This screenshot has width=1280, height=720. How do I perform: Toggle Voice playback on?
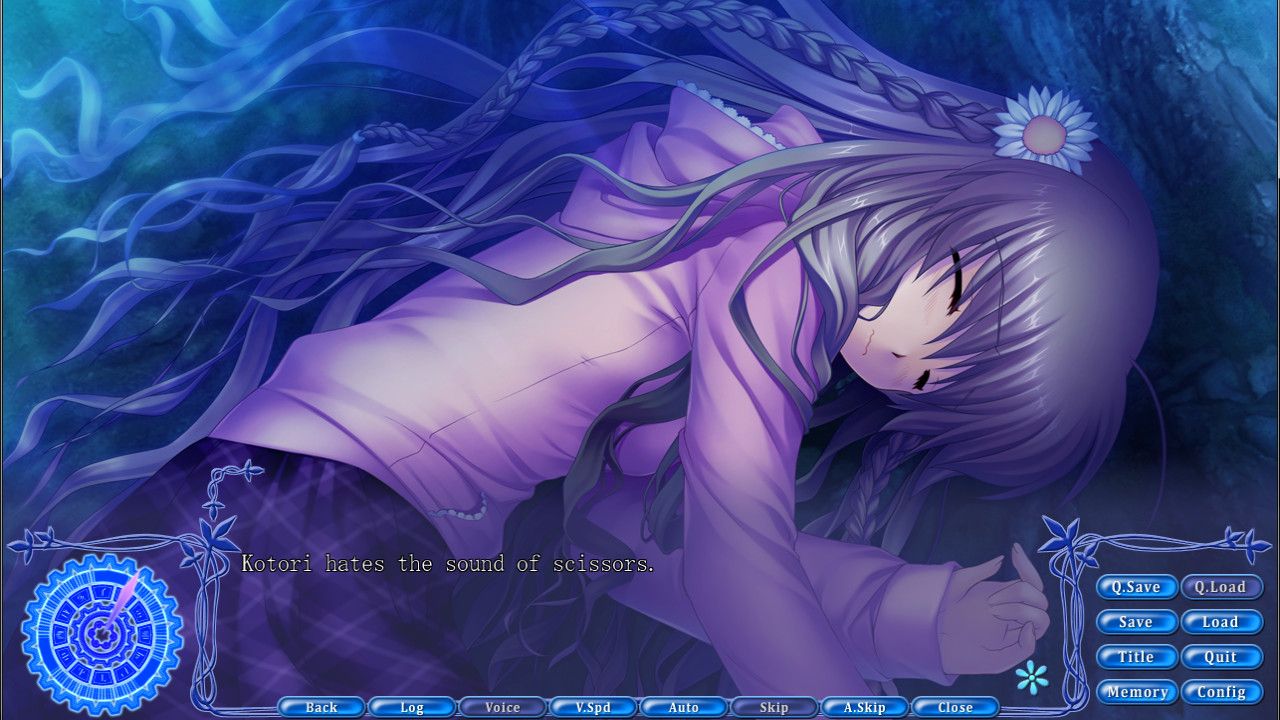pos(503,707)
